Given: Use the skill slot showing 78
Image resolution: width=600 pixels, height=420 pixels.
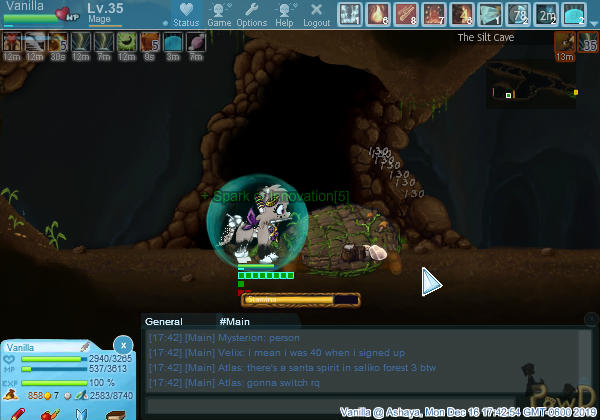Looking at the screenshot, I should (518, 14).
